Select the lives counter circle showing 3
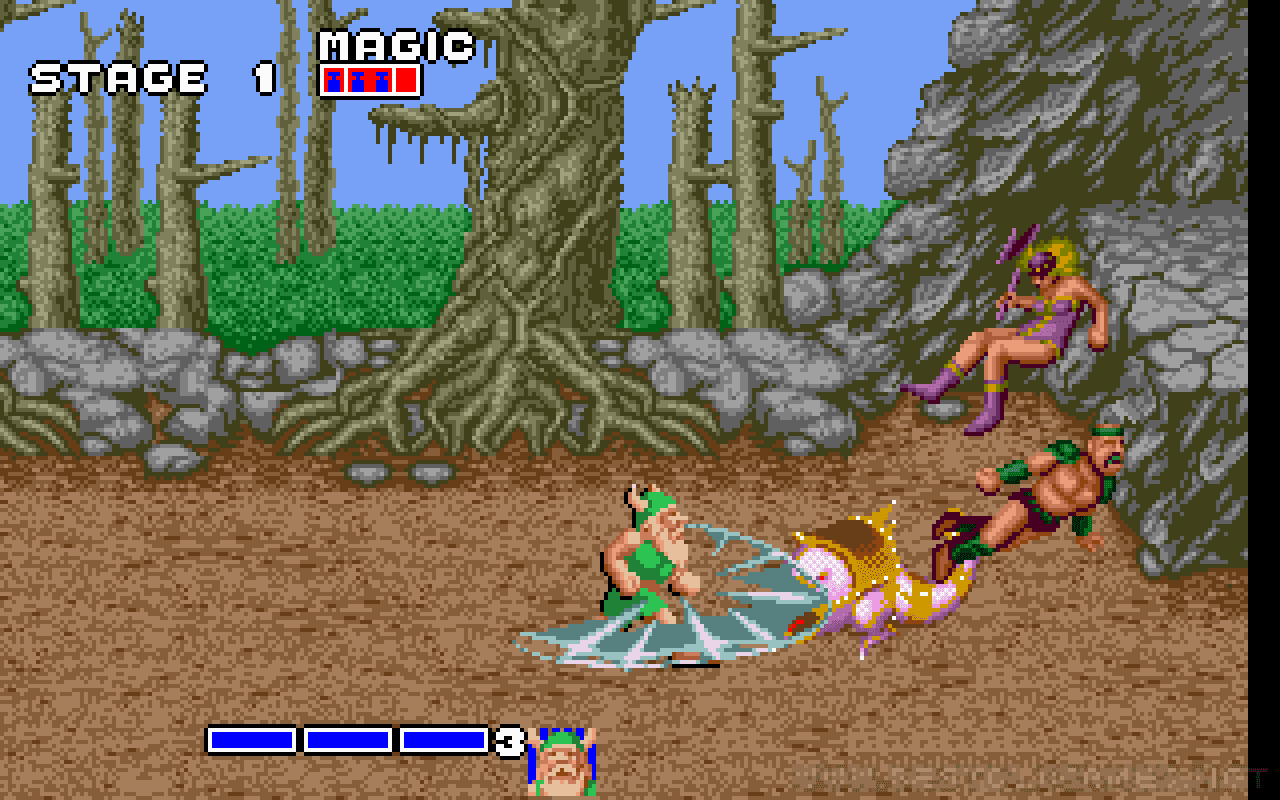This screenshot has height=800, width=1280. 508,742
